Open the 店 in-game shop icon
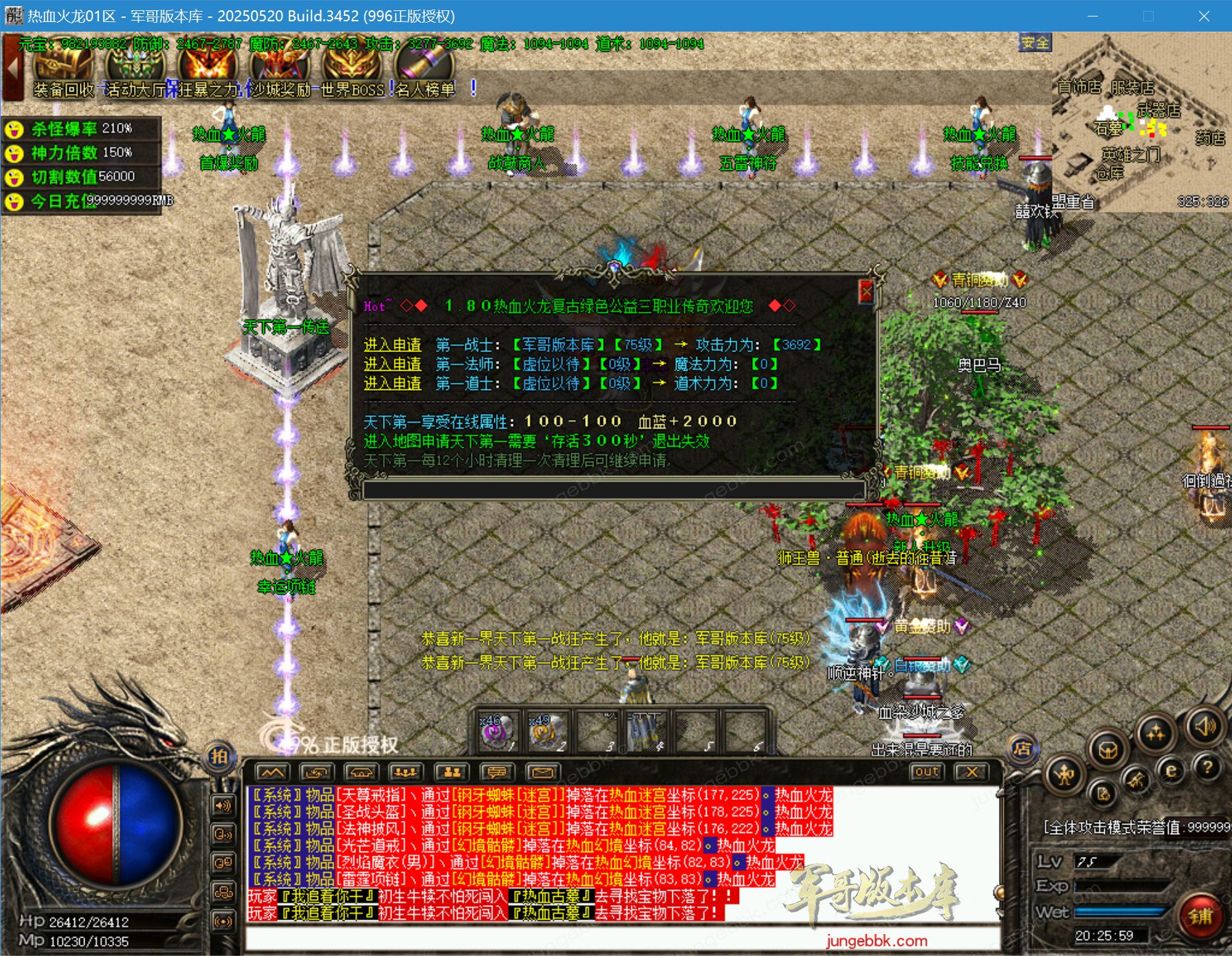Viewport: 1232px width, 956px height. (x=1023, y=748)
